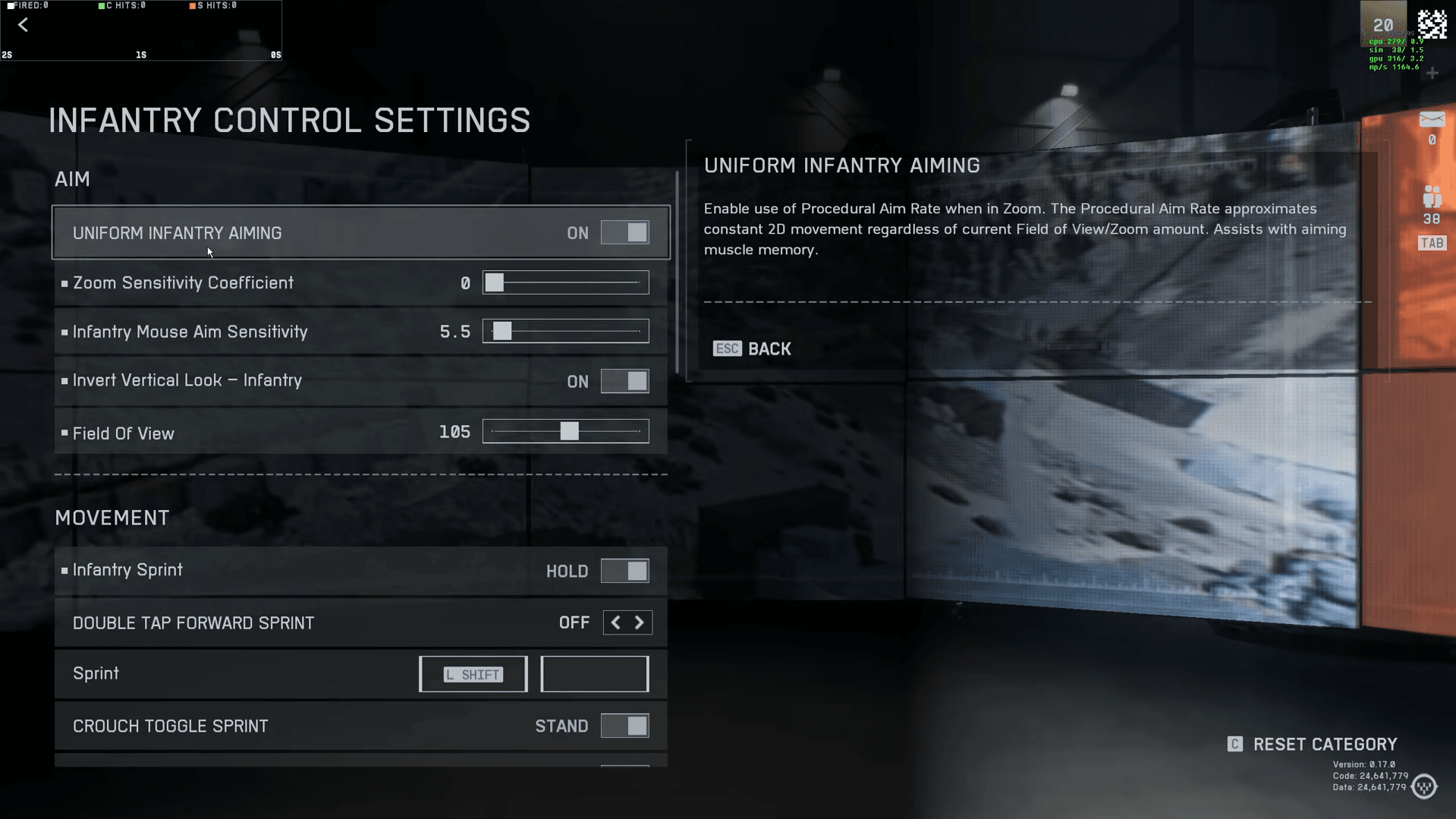Click the plus icon in the top-right

[1432, 74]
